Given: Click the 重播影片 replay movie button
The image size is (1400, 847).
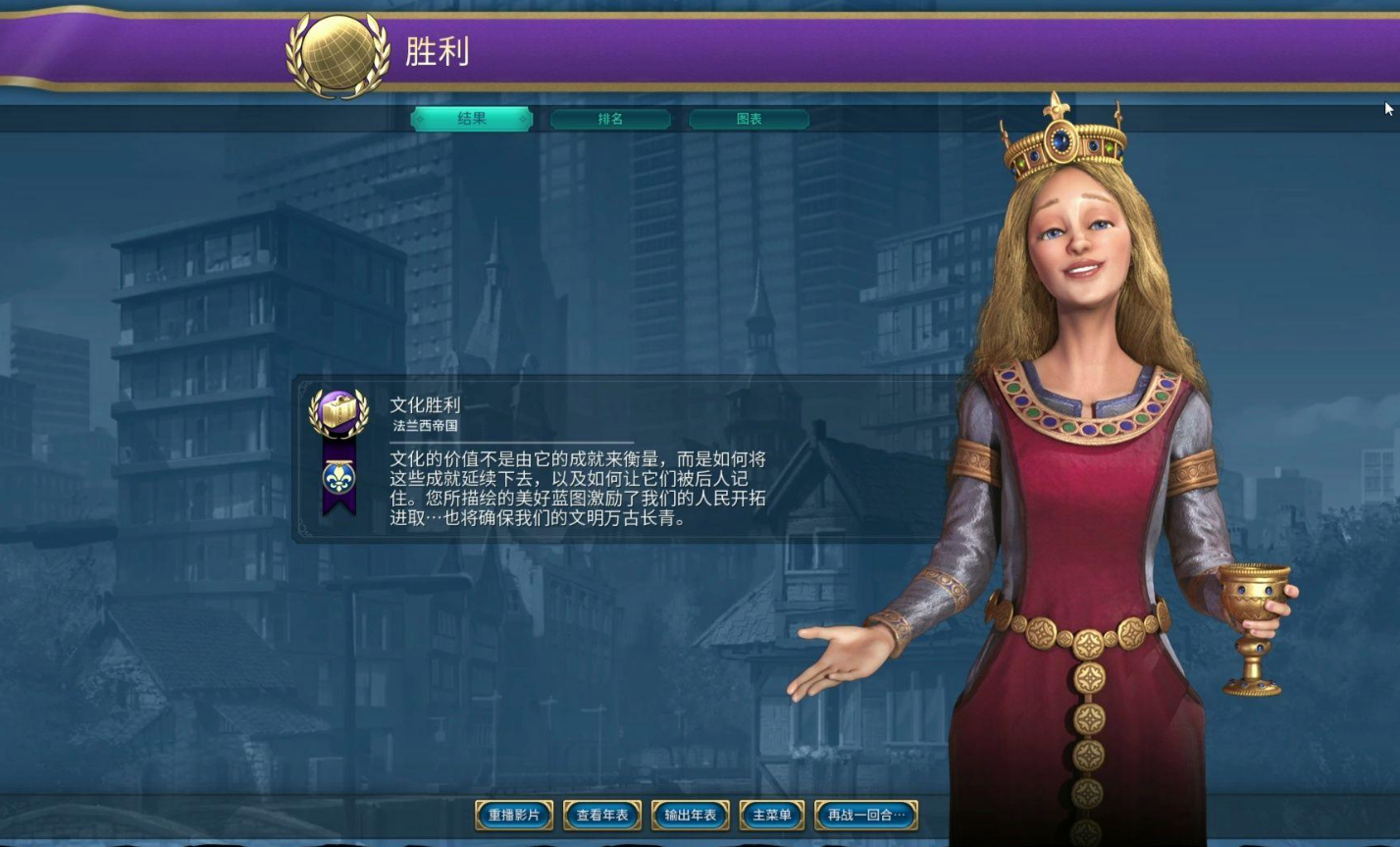Looking at the screenshot, I should [514, 815].
